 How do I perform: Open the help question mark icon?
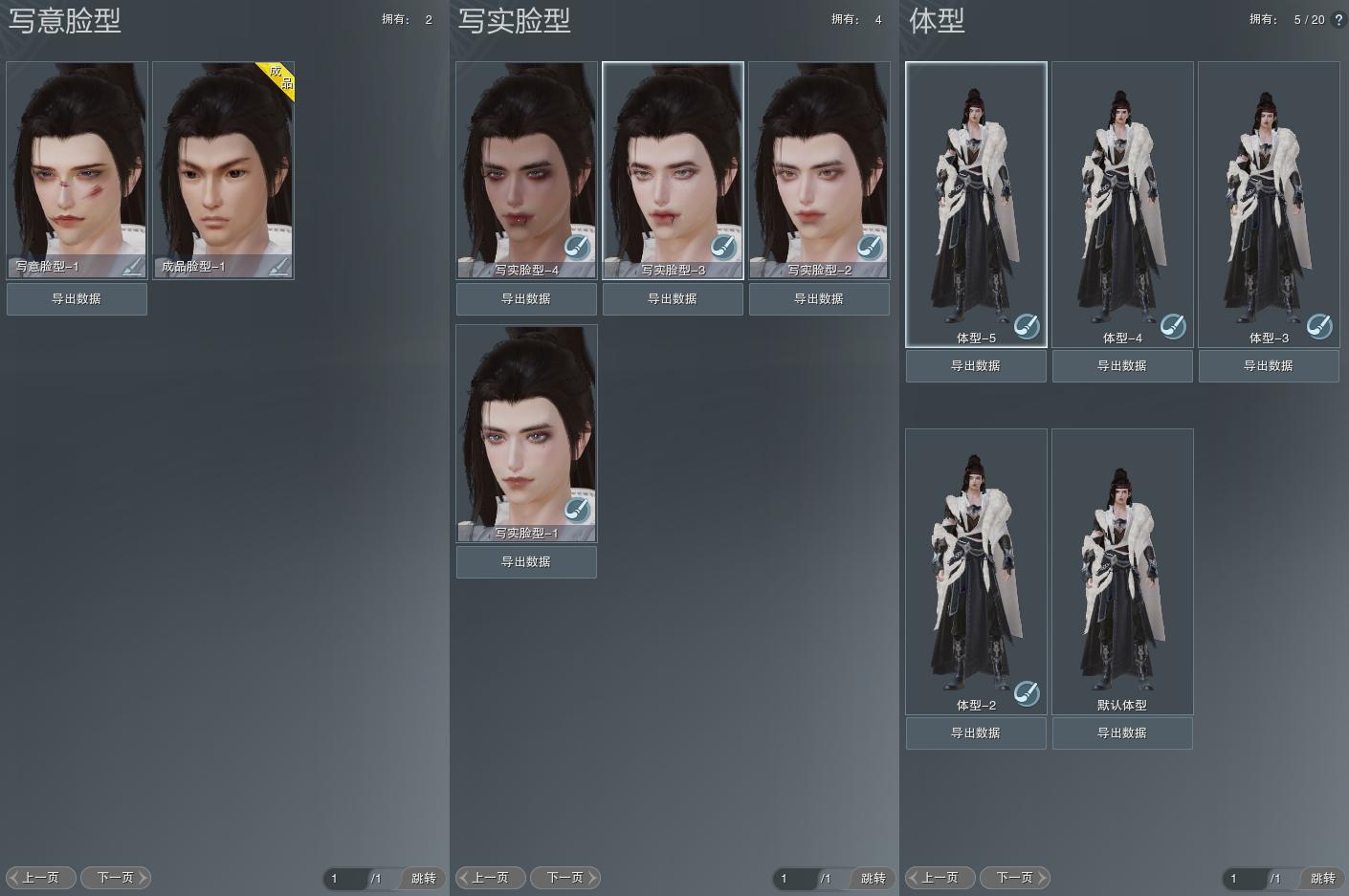pyautogui.click(x=1338, y=19)
